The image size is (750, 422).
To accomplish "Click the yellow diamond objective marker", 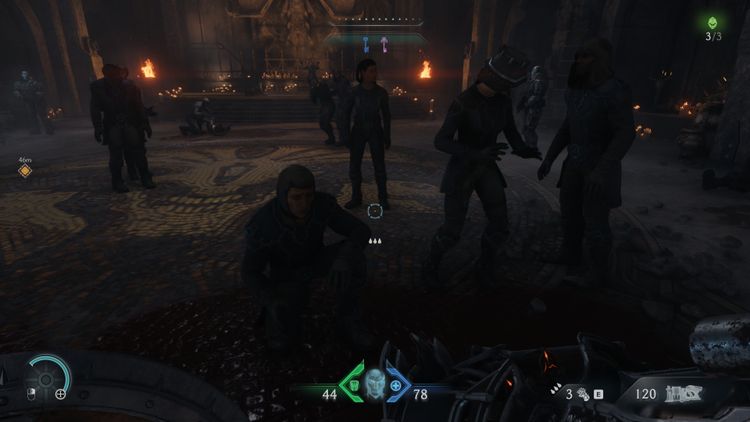I will pos(25,171).
